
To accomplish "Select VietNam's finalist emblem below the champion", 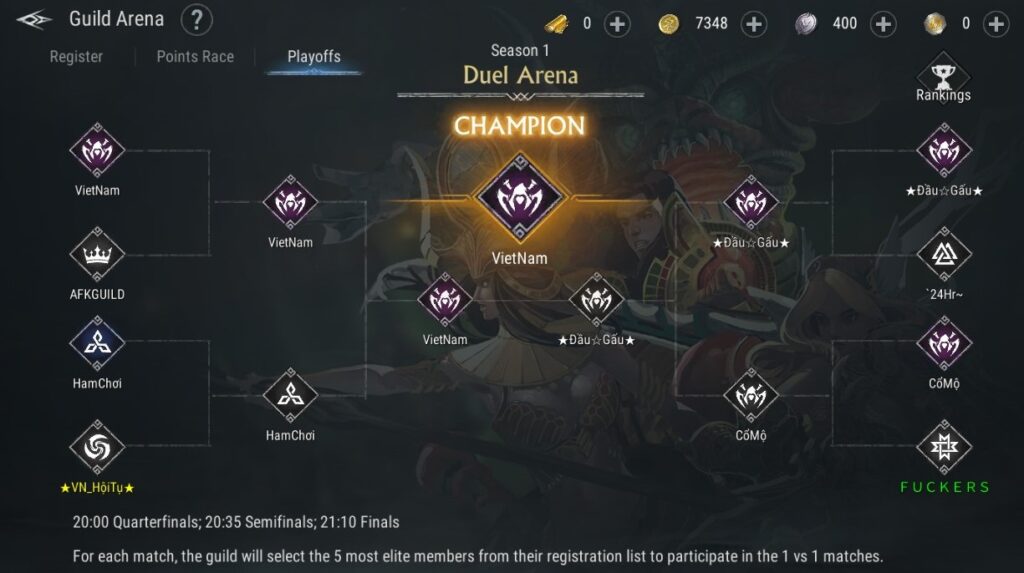I will click(x=445, y=301).
